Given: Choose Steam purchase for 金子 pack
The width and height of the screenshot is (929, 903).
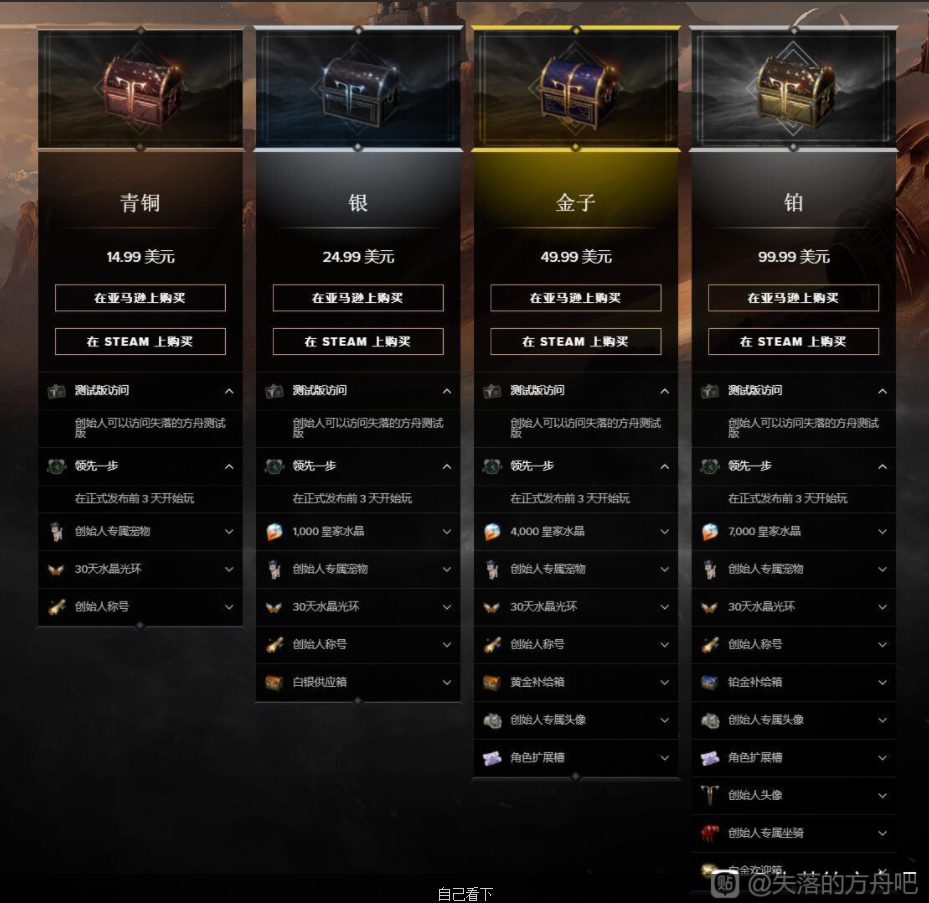Looking at the screenshot, I should click(575, 341).
